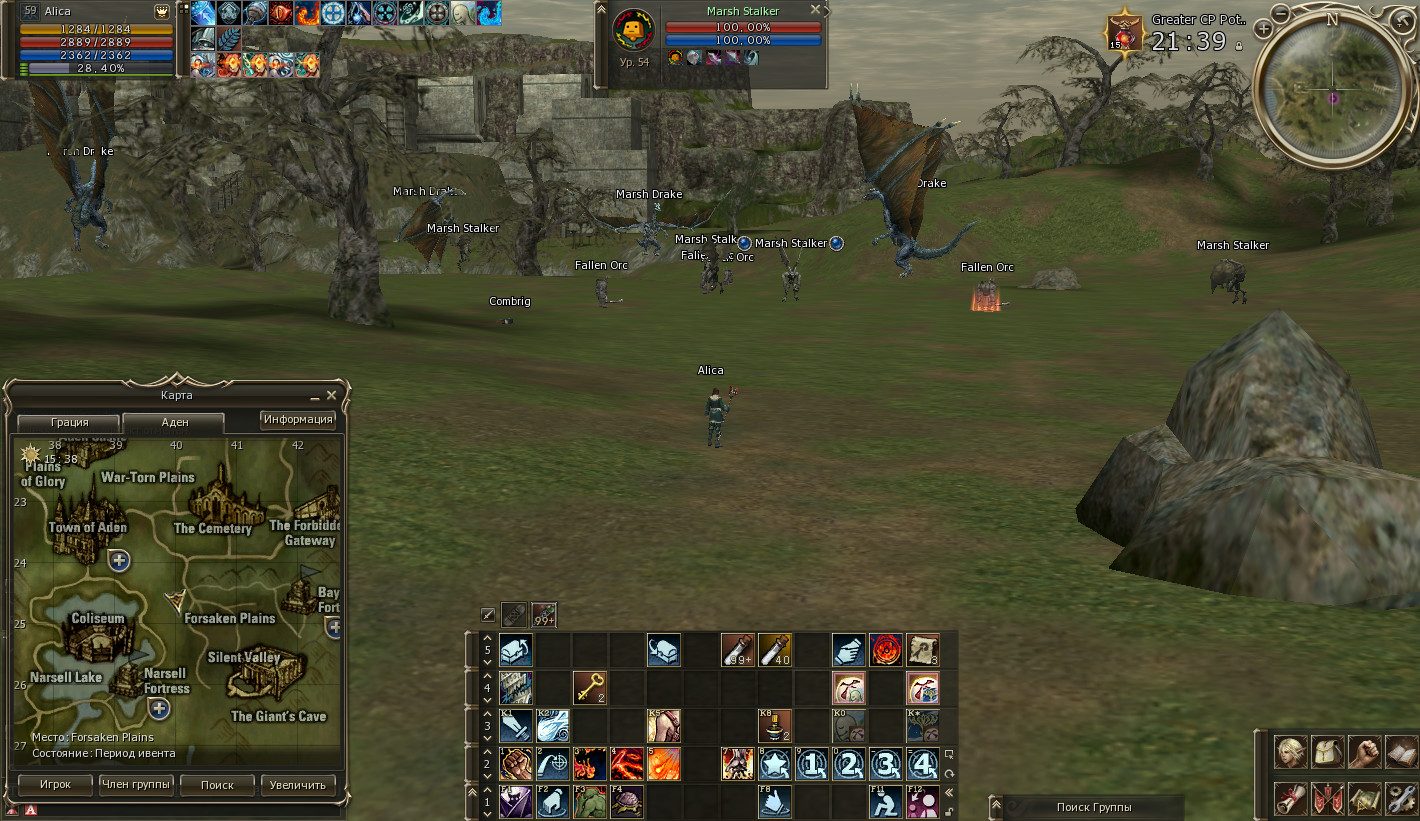Use the golden key item slot
This screenshot has width=1420, height=821.
(590, 687)
